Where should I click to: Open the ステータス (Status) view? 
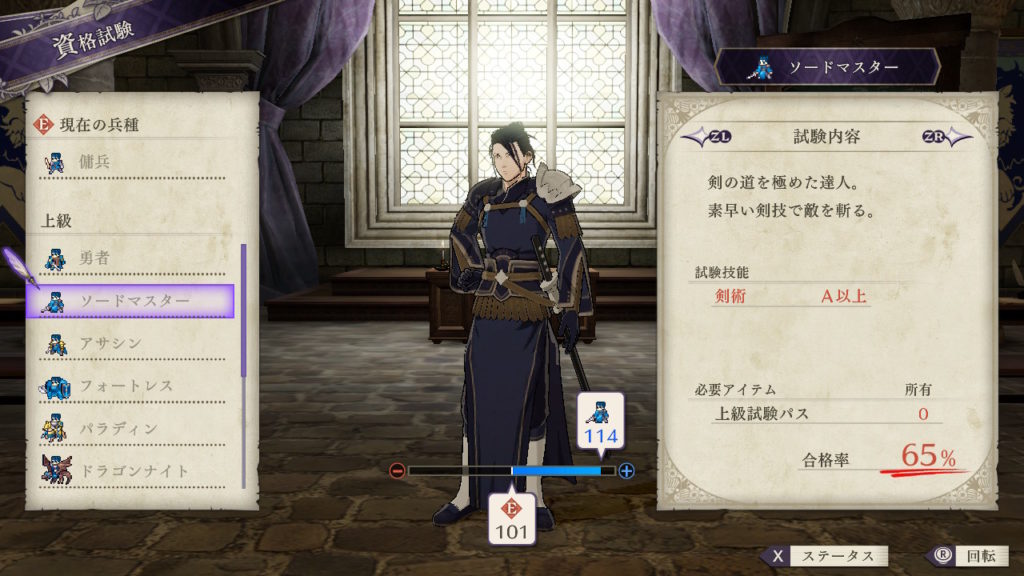(823, 556)
